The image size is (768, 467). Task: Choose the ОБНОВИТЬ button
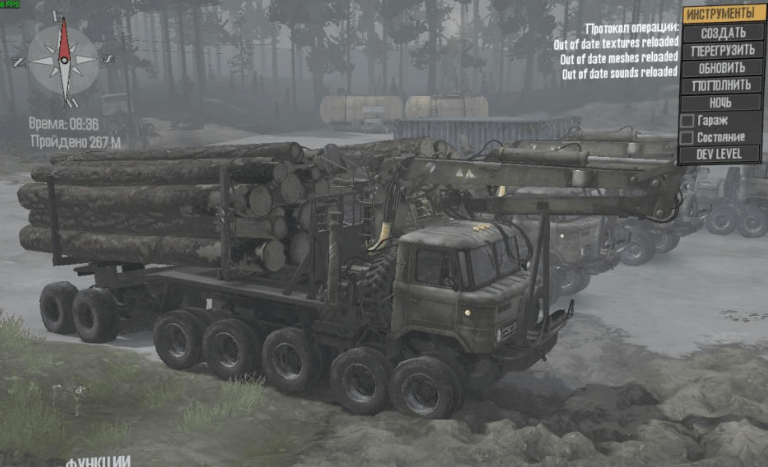[721, 68]
